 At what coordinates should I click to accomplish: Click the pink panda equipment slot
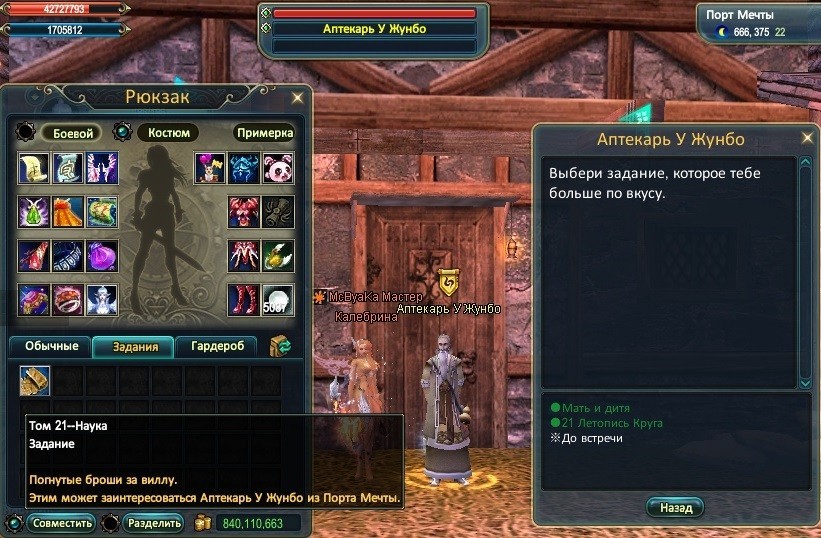[x=278, y=168]
